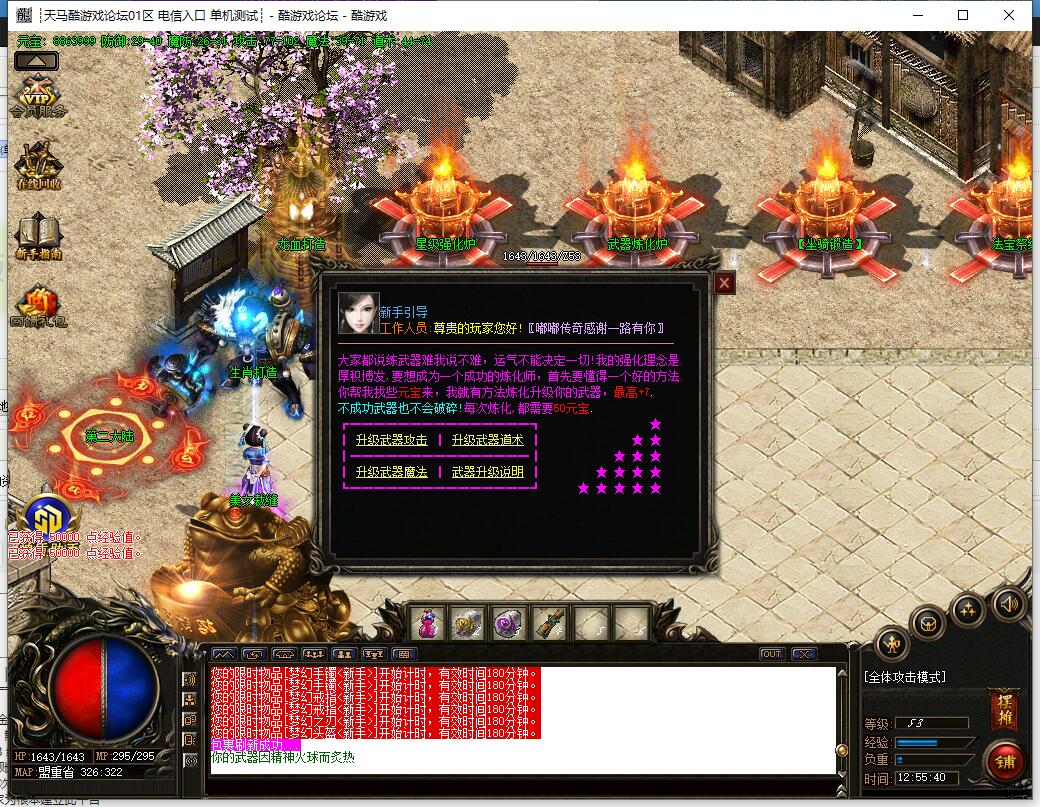Open the 铺 shop round button

1004,762
